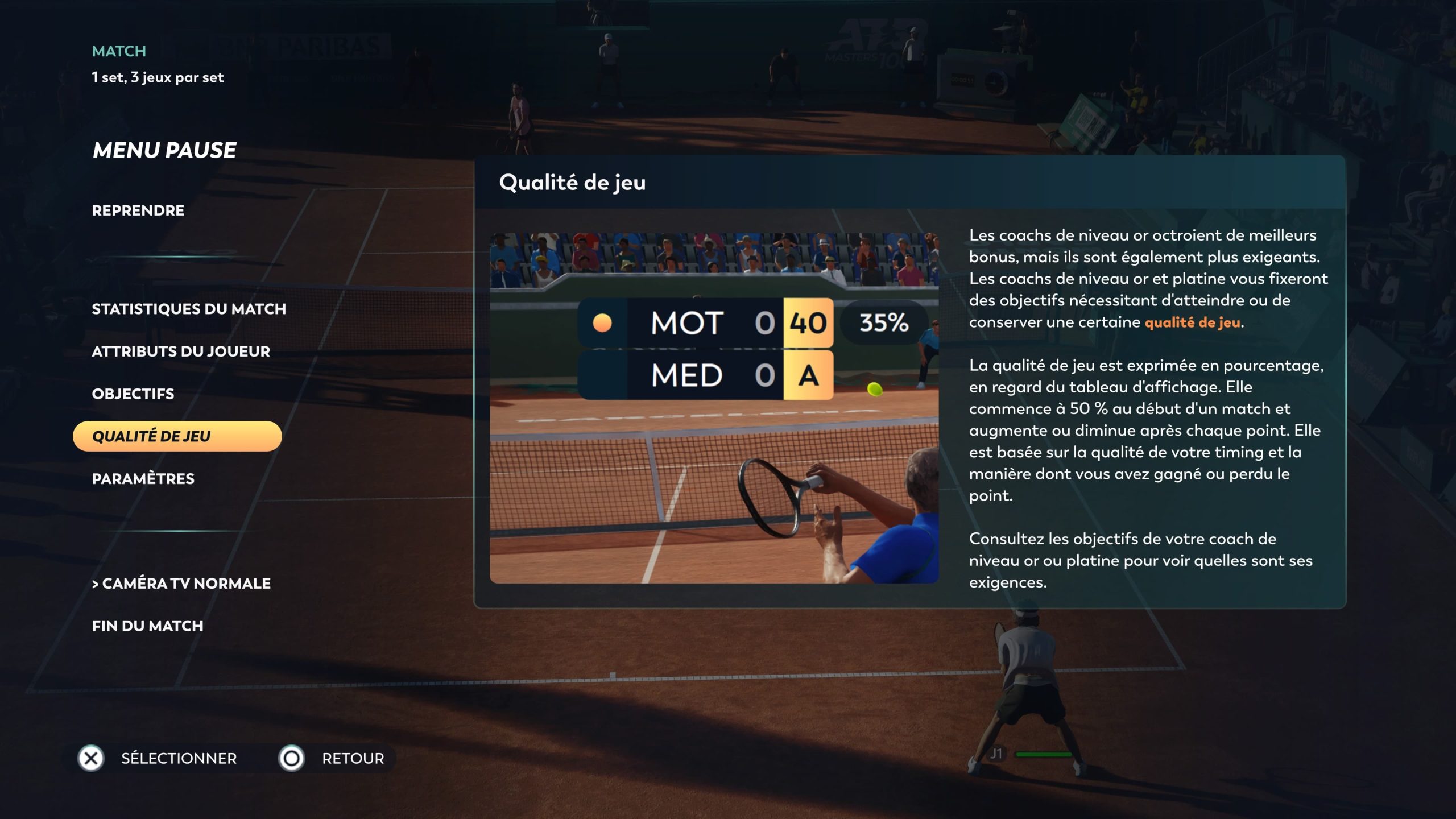Switch the Caméra TV normale option
Viewport: 1456px width, 819px height.
click(181, 584)
